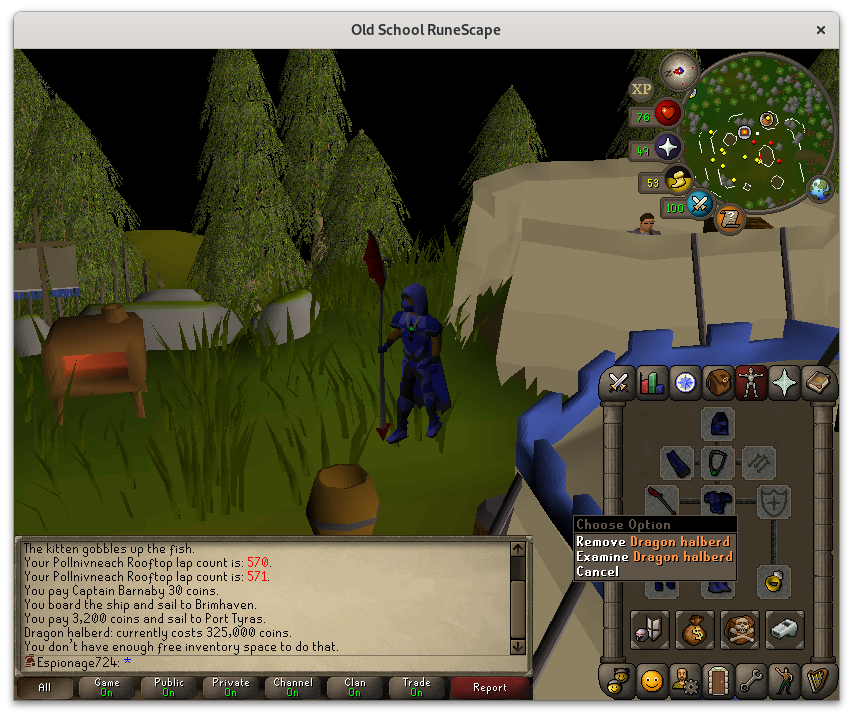The image size is (853, 717).
Task: Open the Report abuse button
Action: point(489,687)
